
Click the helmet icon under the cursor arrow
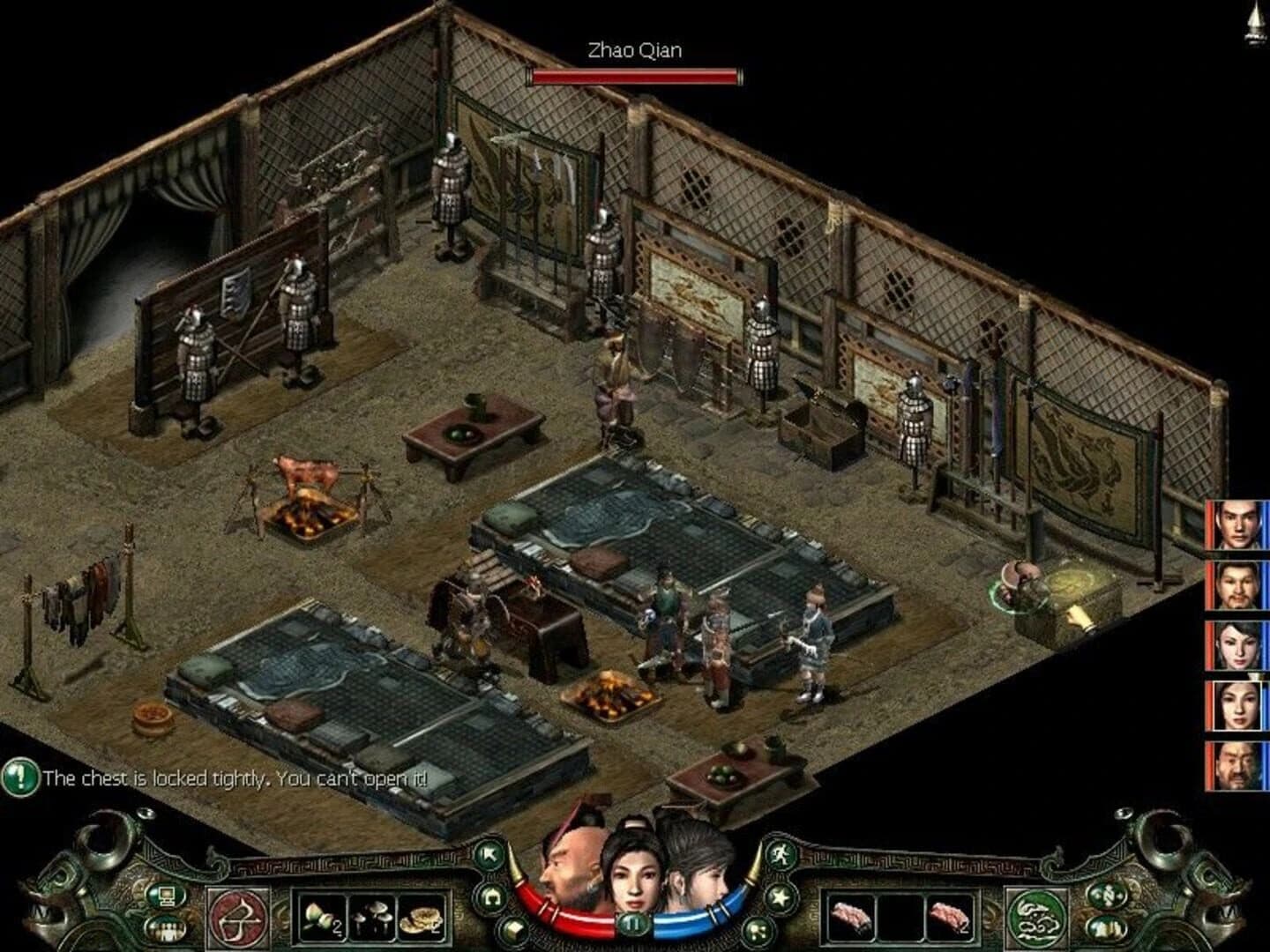click(491, 896)
